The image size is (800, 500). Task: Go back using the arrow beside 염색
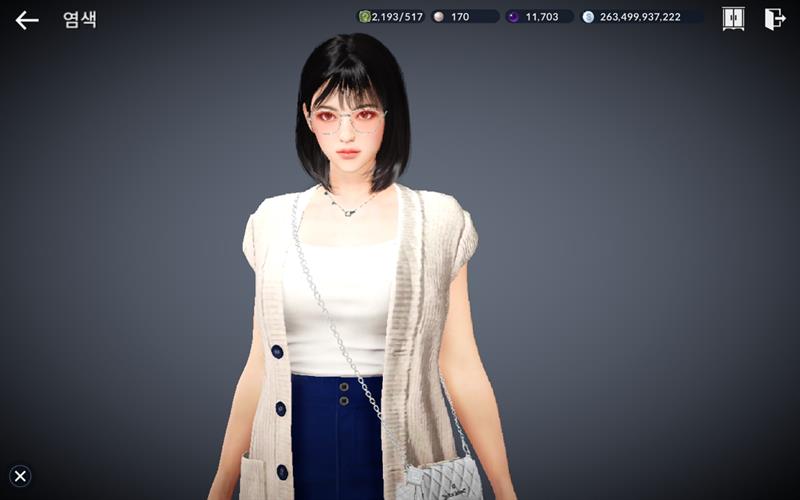pyautogui.click(x=27, y=19)
